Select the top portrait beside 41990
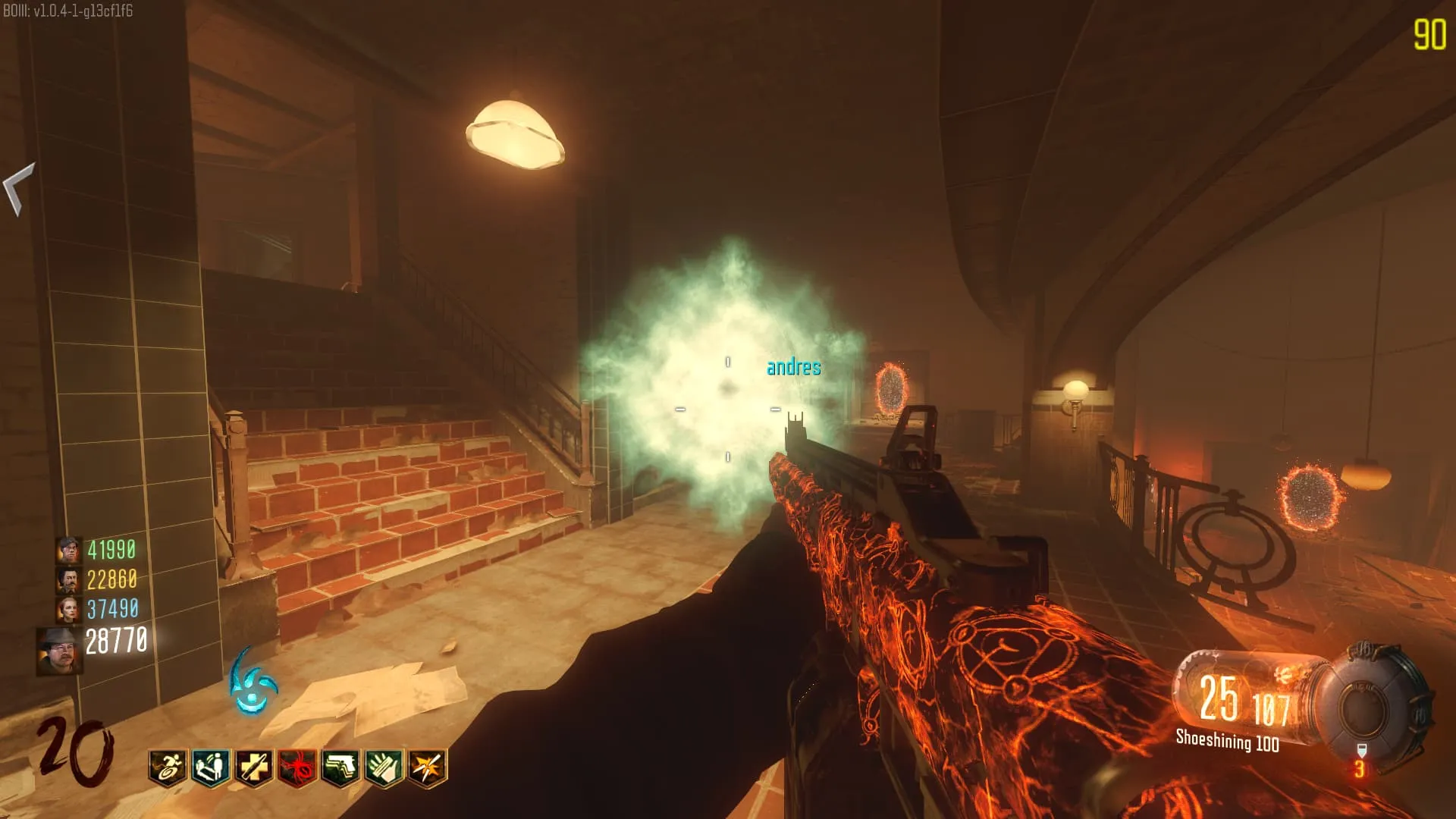The width and height of the screenshot is (1456, 819). (68, 550)
